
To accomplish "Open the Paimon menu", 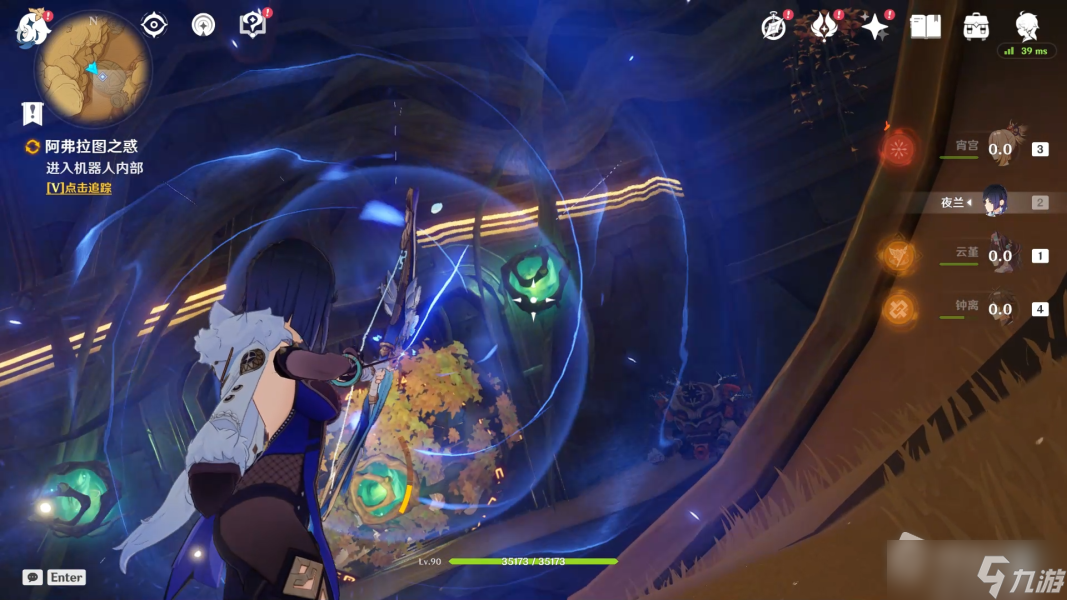I will coord(32,28).
